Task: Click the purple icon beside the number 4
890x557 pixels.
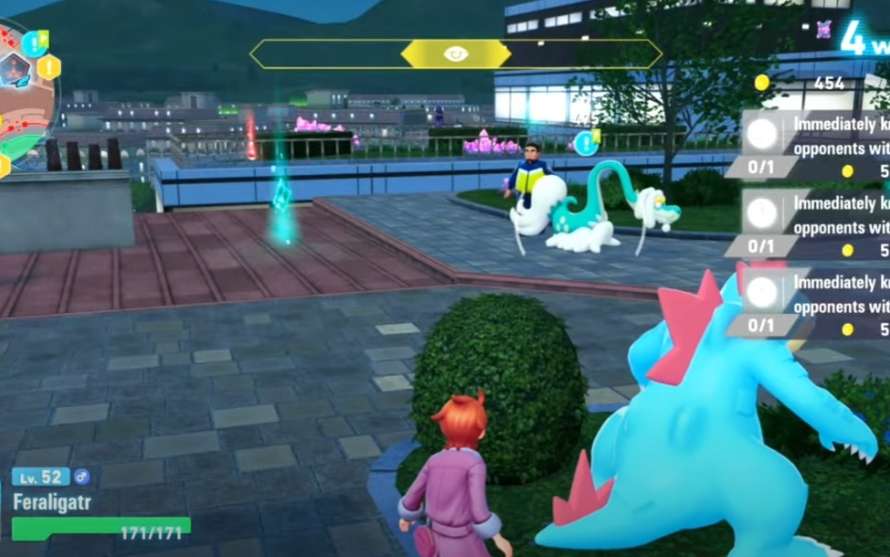Action: 823,29
